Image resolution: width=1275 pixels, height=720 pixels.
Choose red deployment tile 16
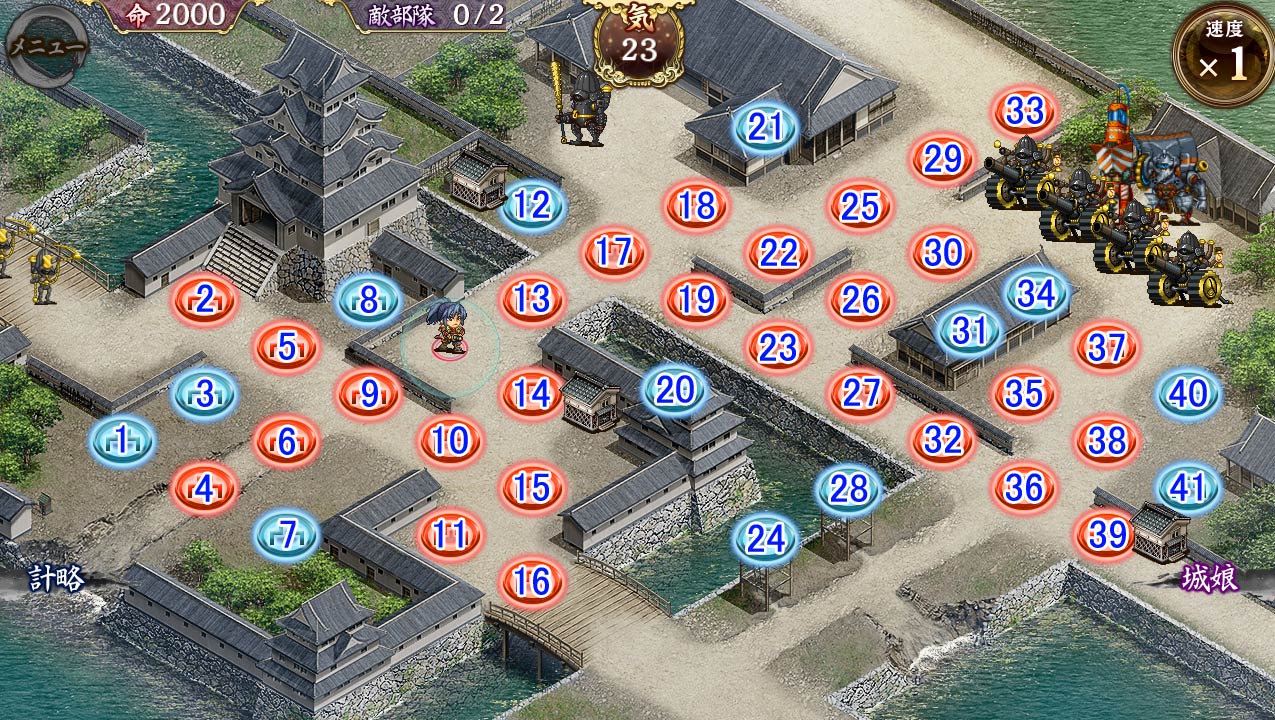pyautogui.click(x=532, y=582)
